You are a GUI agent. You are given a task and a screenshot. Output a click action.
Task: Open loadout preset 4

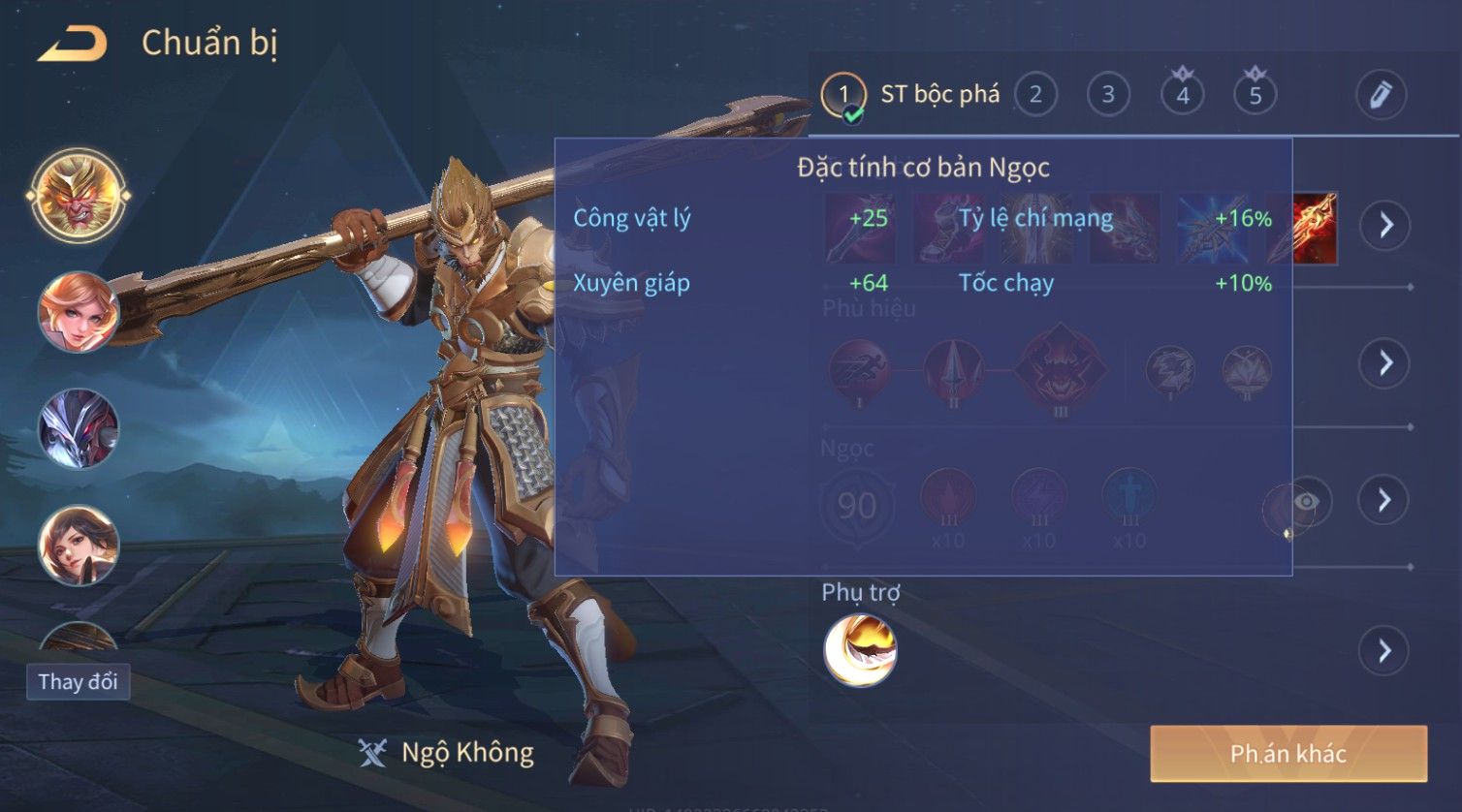1182,95
